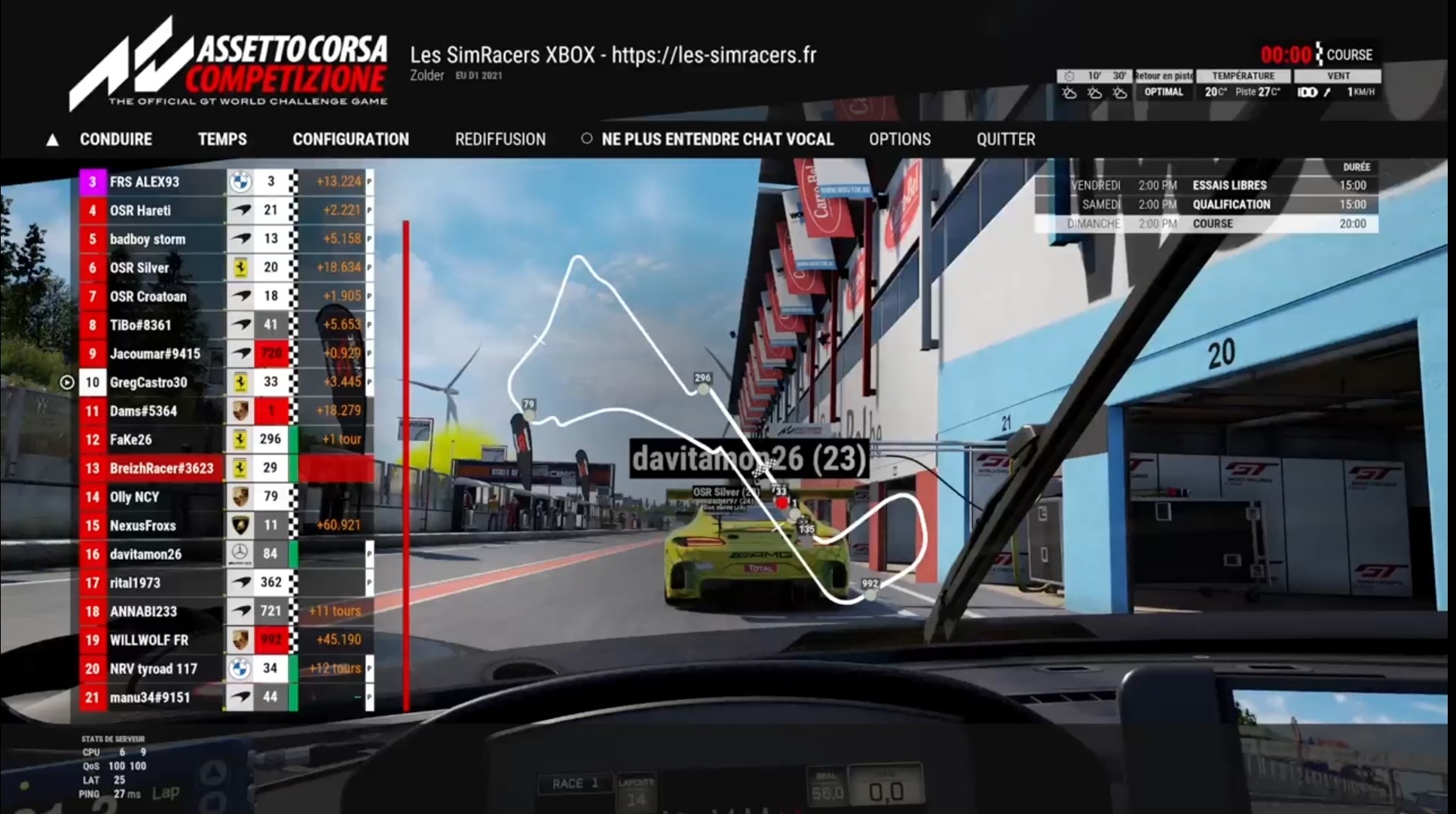Click car 992 marker on track map
1456x814 pixels.
[x=870, y=594]
